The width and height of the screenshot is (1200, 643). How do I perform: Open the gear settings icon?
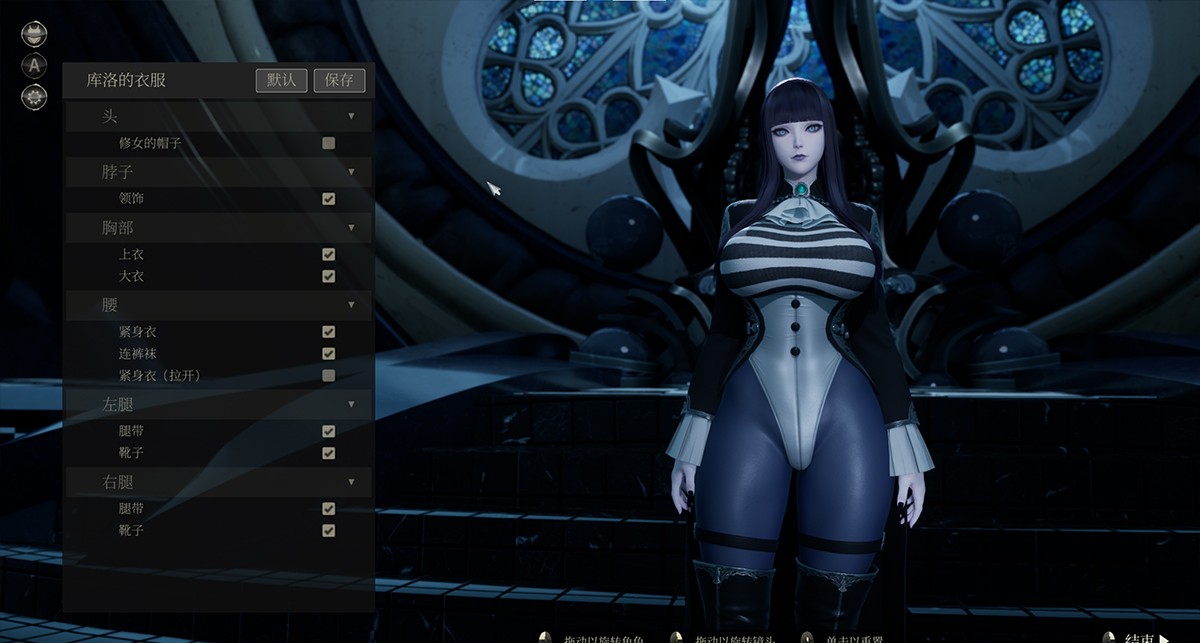coord(34,97)
